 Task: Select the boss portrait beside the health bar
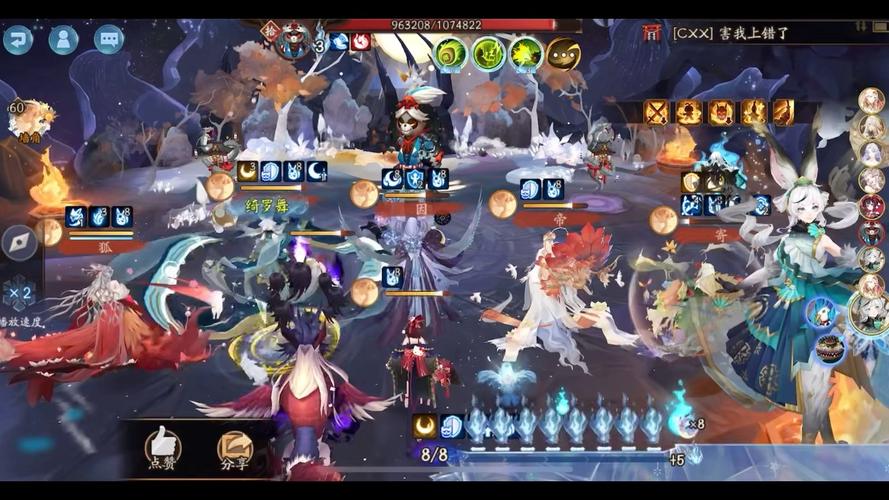point(292,40)
